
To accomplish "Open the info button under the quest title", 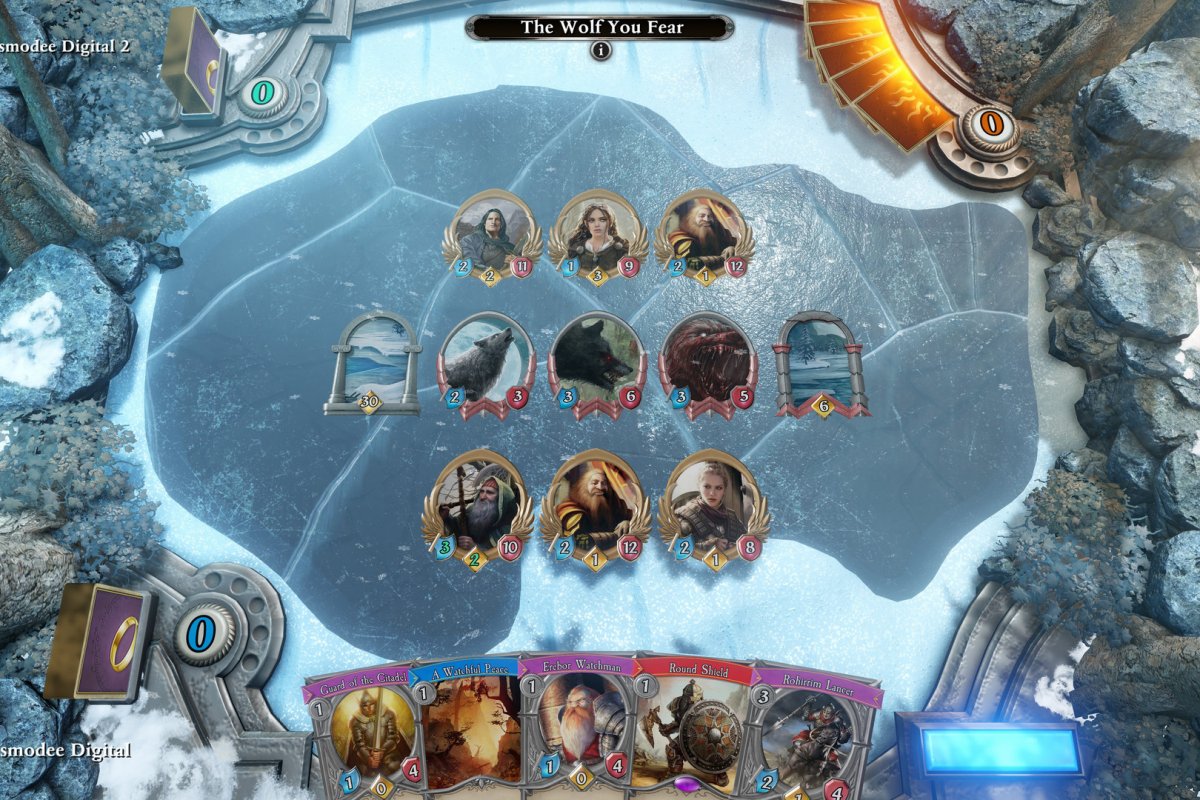I will coord(600,51).
